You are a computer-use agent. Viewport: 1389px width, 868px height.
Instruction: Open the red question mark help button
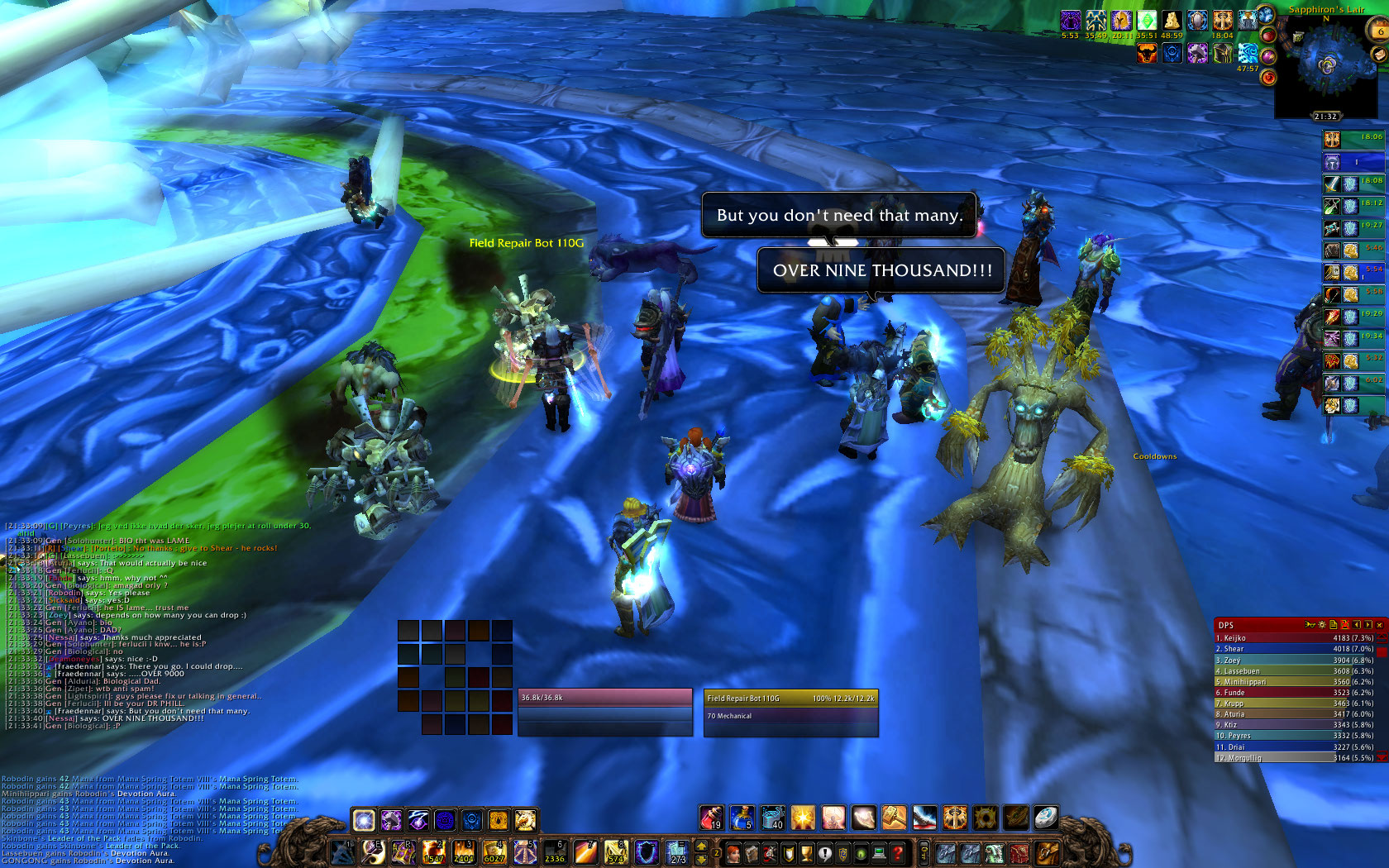click(x=898, y=852)
